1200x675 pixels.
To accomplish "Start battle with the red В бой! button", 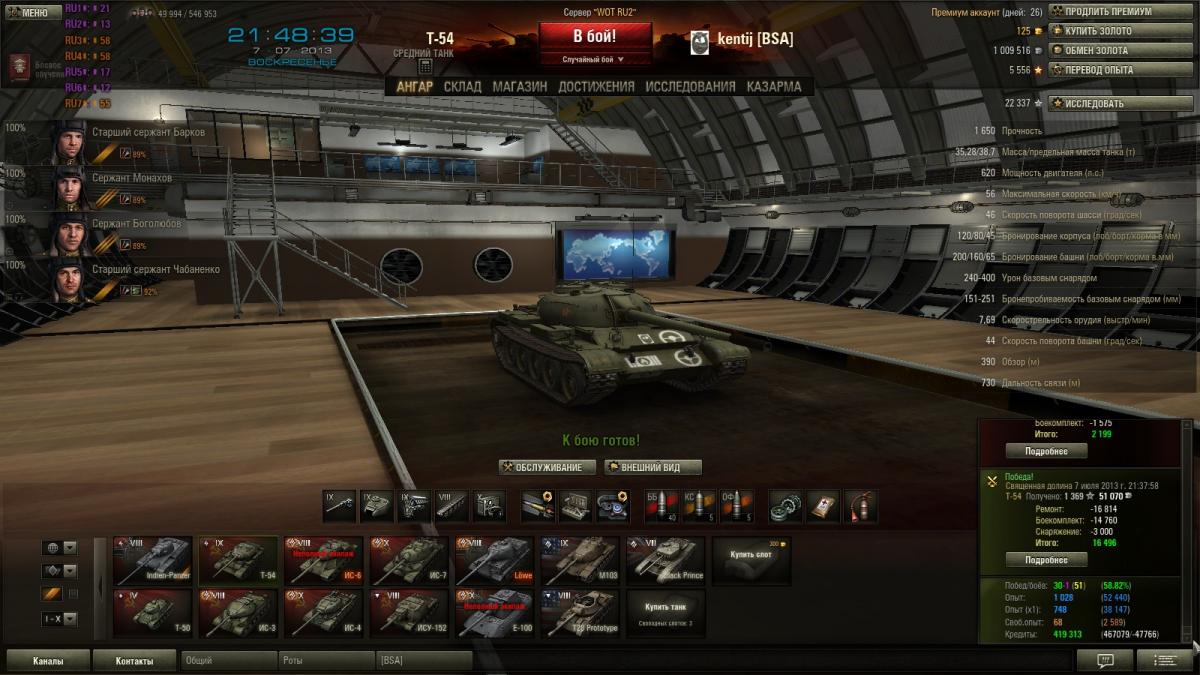I will click(594, 37).
